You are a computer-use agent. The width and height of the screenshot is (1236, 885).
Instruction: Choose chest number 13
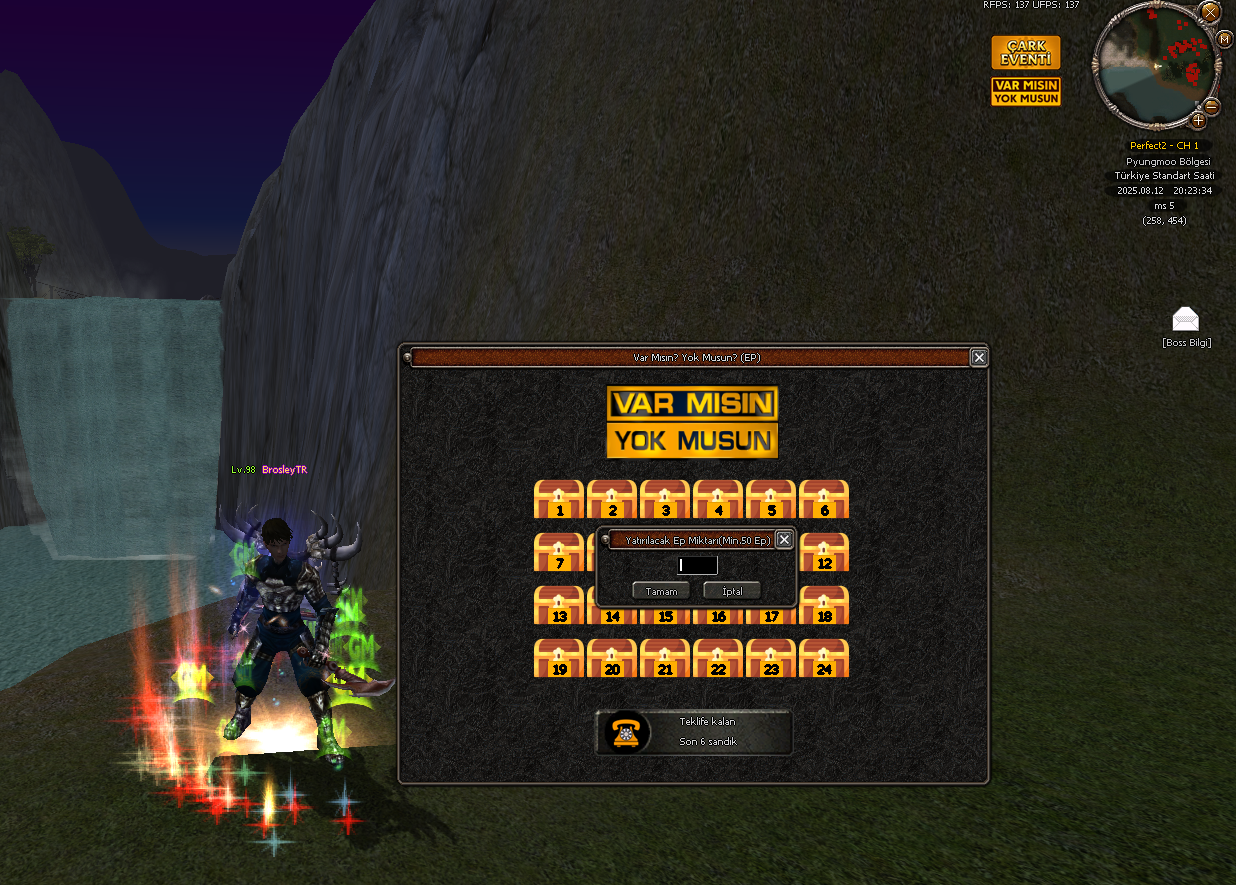pos(559,605)
